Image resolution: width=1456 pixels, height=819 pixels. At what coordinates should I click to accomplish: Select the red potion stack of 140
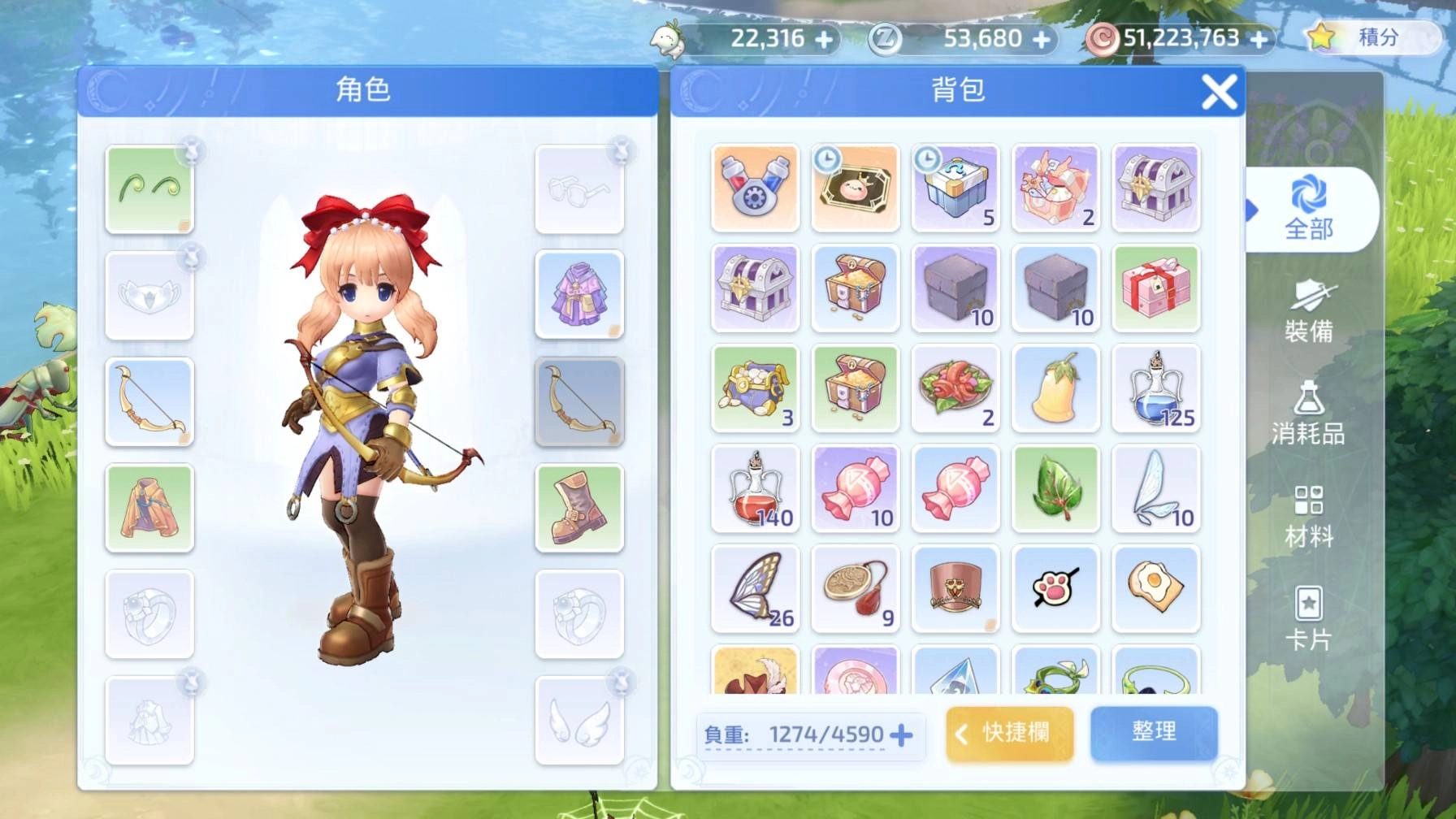coord(755,488)
